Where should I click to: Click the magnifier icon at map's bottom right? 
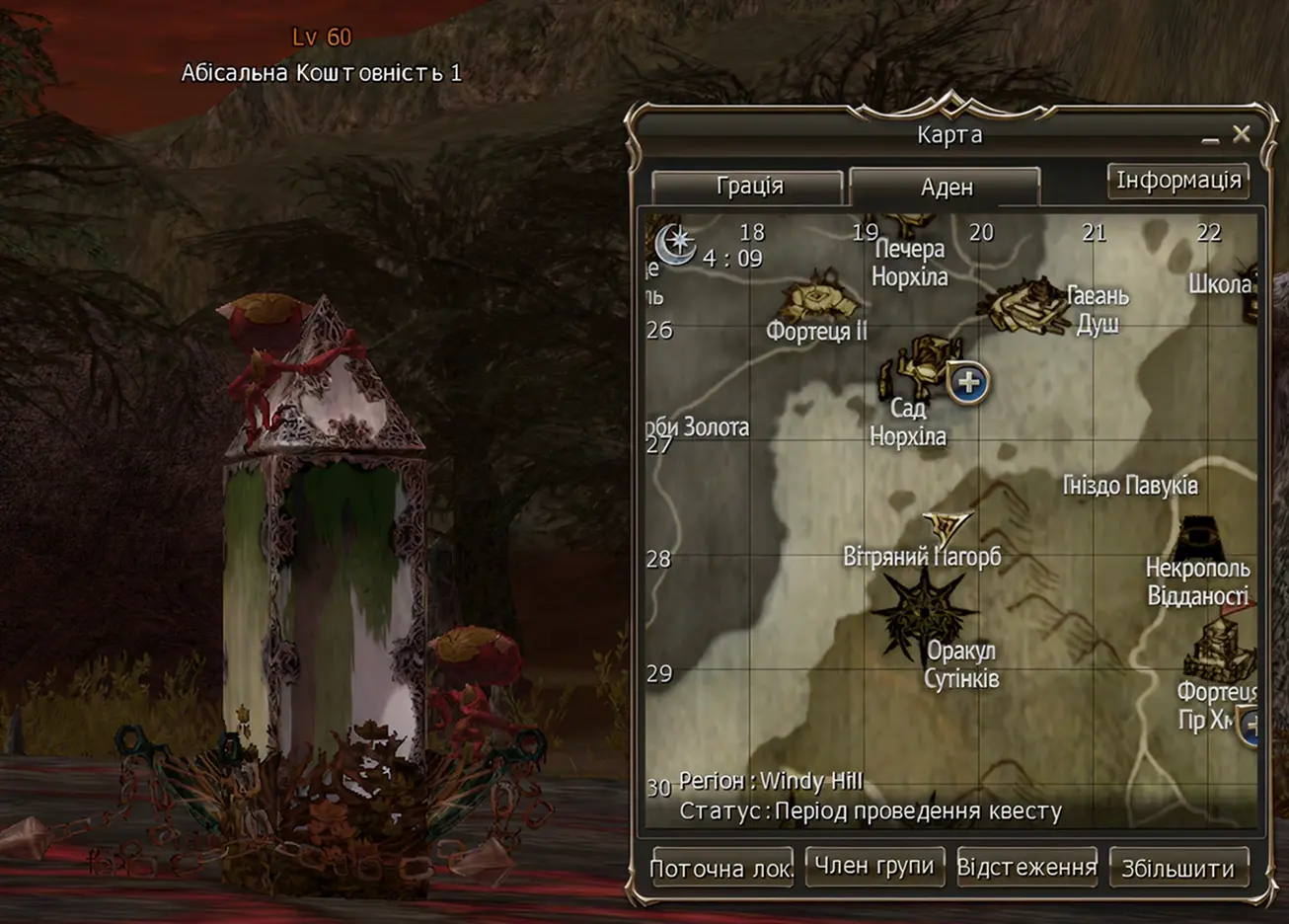(x=1251, y=726)
